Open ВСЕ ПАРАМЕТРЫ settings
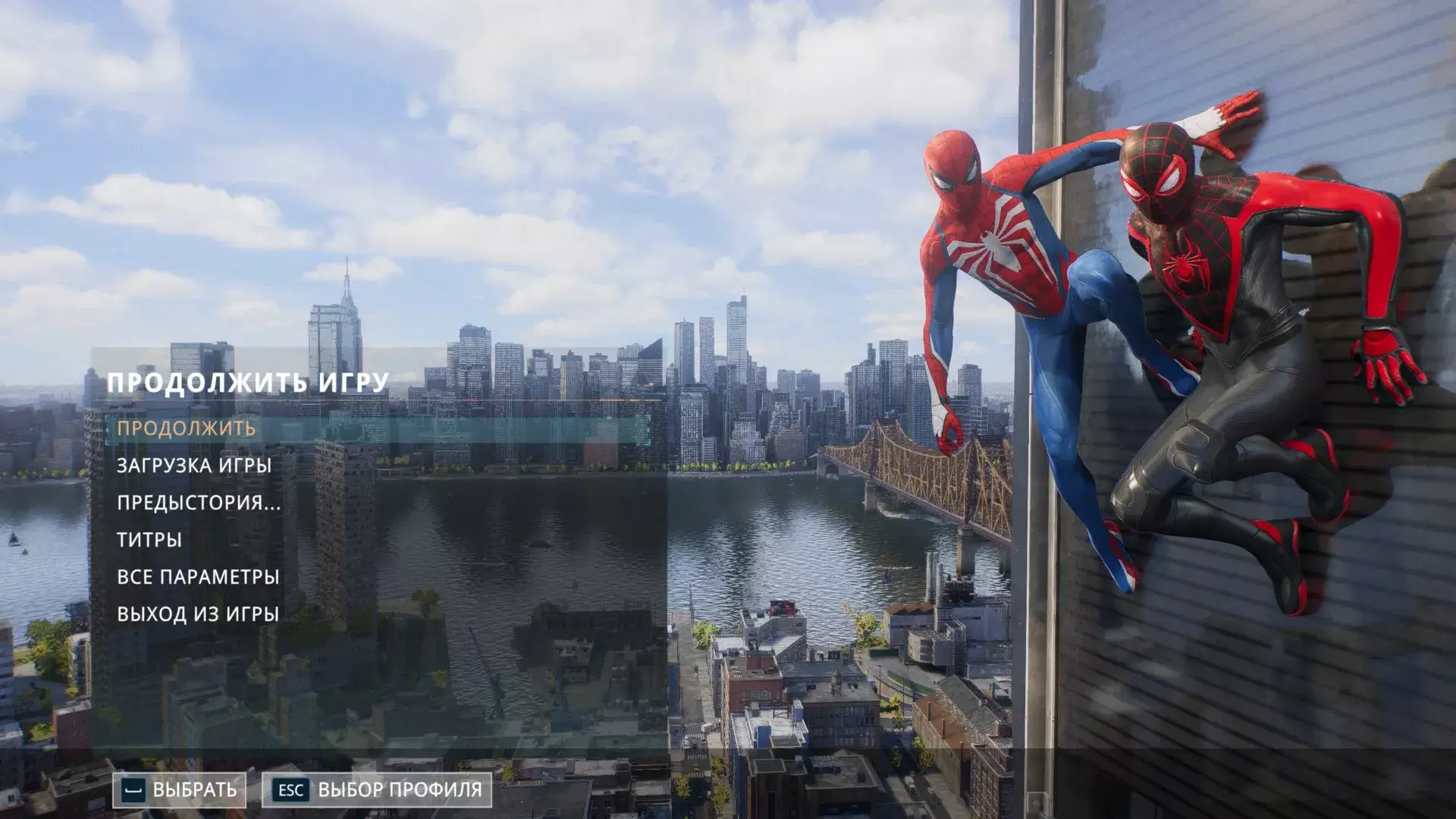Viewport: 1456px width, 819px height. coord(198,577)
